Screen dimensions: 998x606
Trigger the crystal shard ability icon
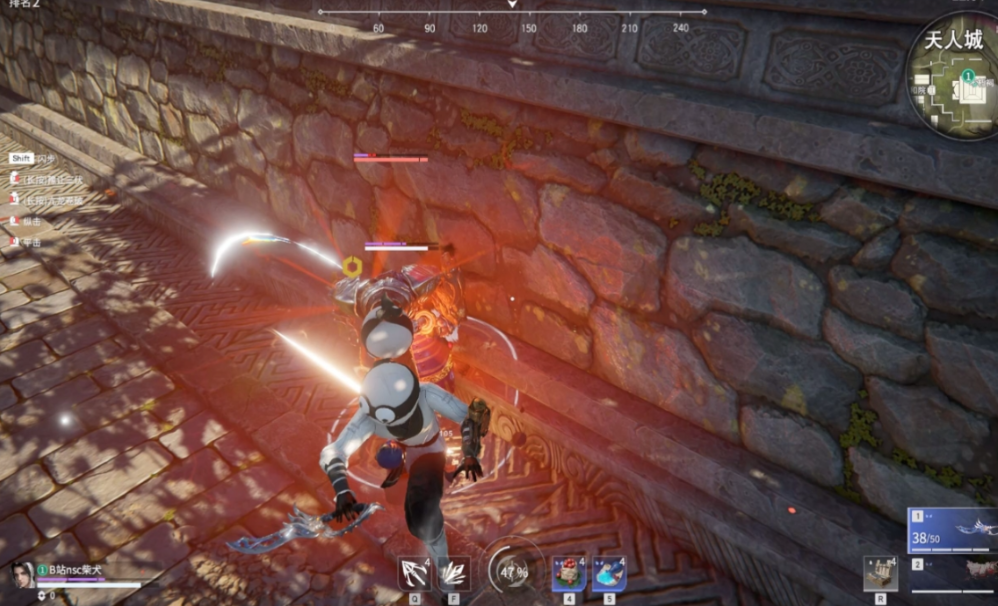pyautogui.click(x=453, y=573)
